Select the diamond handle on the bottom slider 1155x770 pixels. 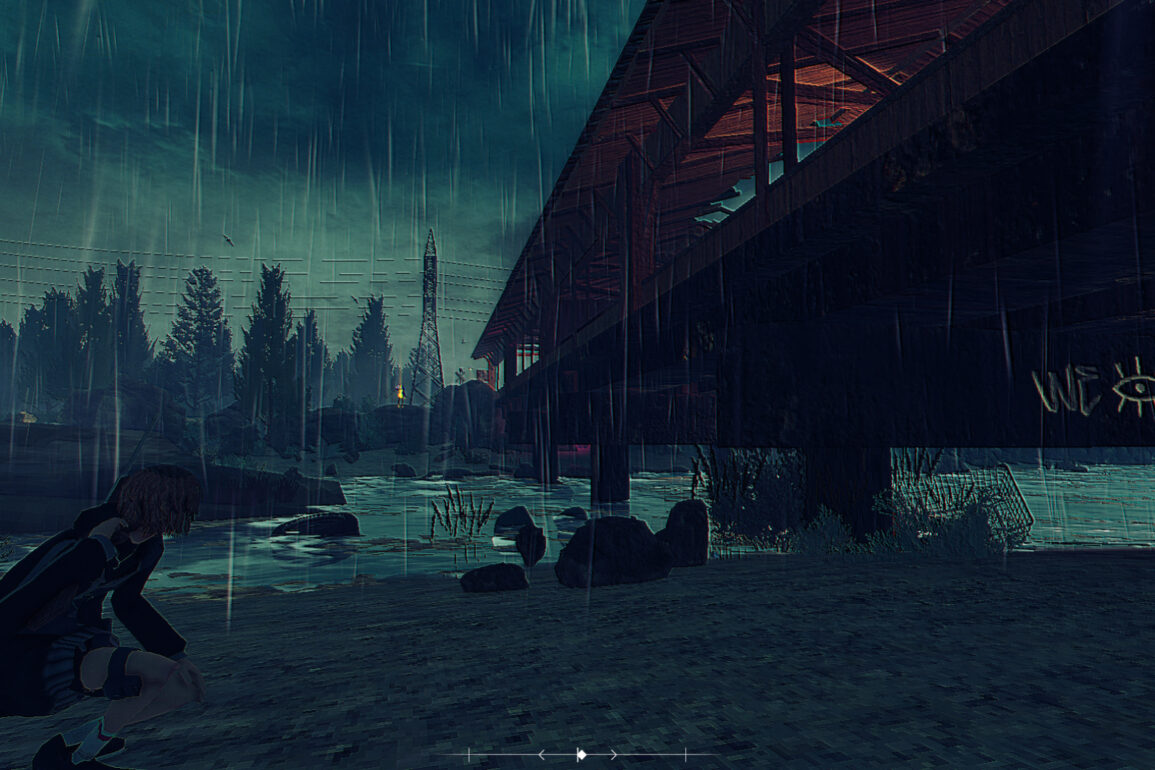click(581, 754)
